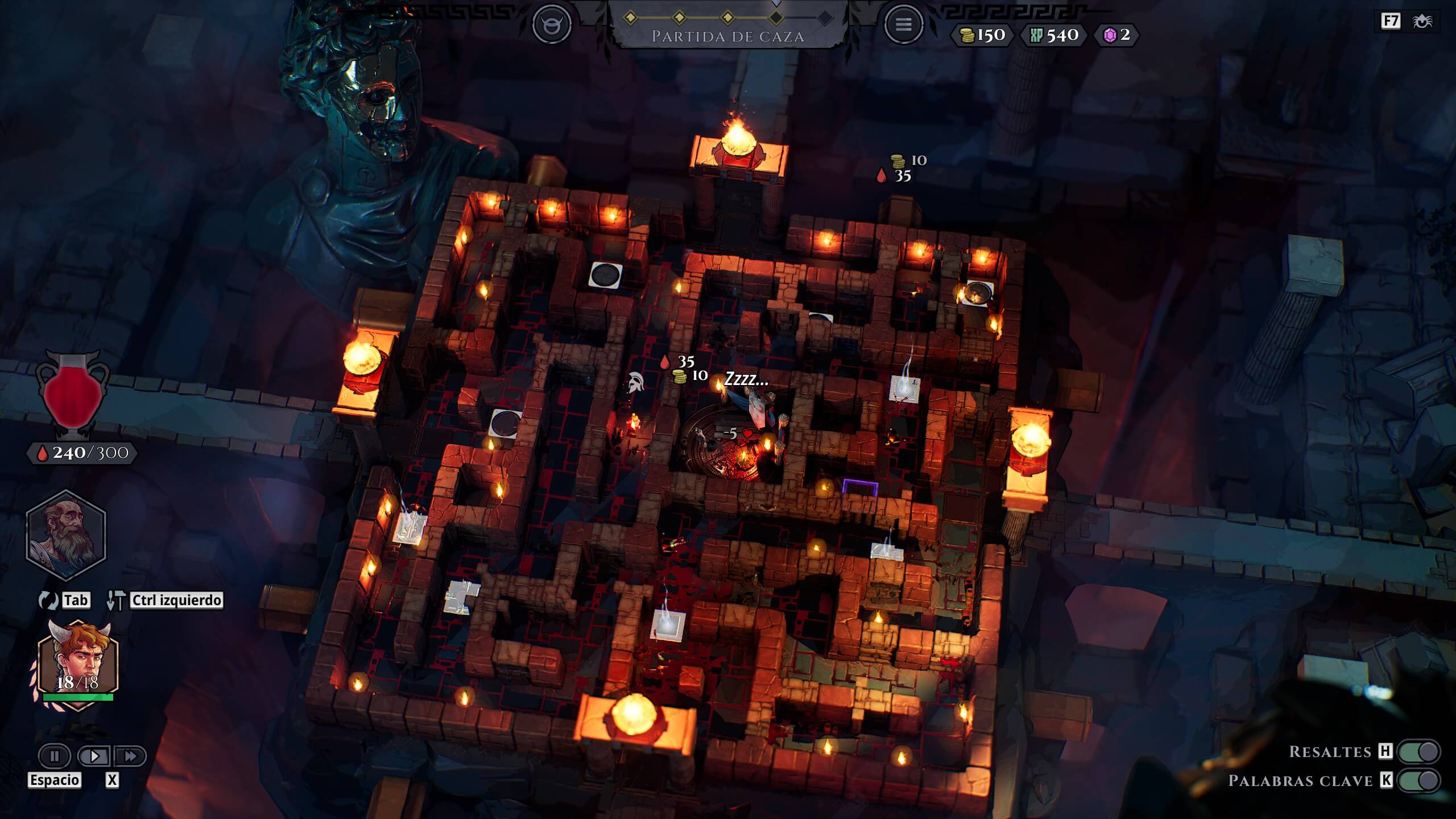This screenshot has height=819, width=1456.
Task: Report a bug via the spider icon
Action: click(1423, 22)
